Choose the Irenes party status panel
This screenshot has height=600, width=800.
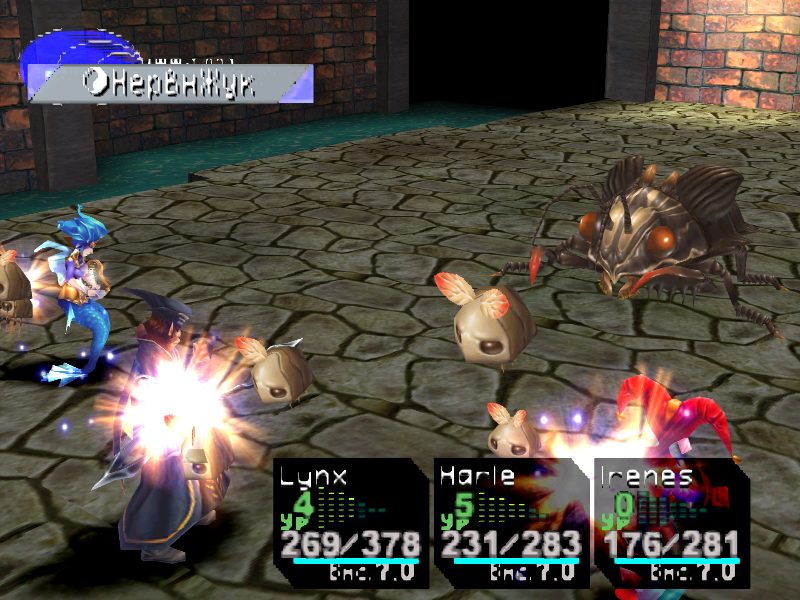(x=667, y=522)
